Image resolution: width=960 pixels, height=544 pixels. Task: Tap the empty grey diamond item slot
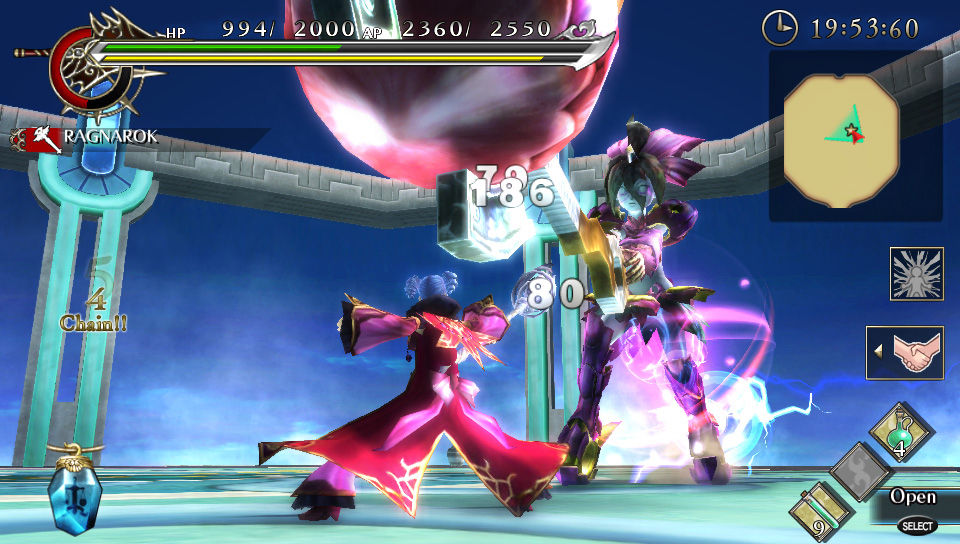click(860, 470)
